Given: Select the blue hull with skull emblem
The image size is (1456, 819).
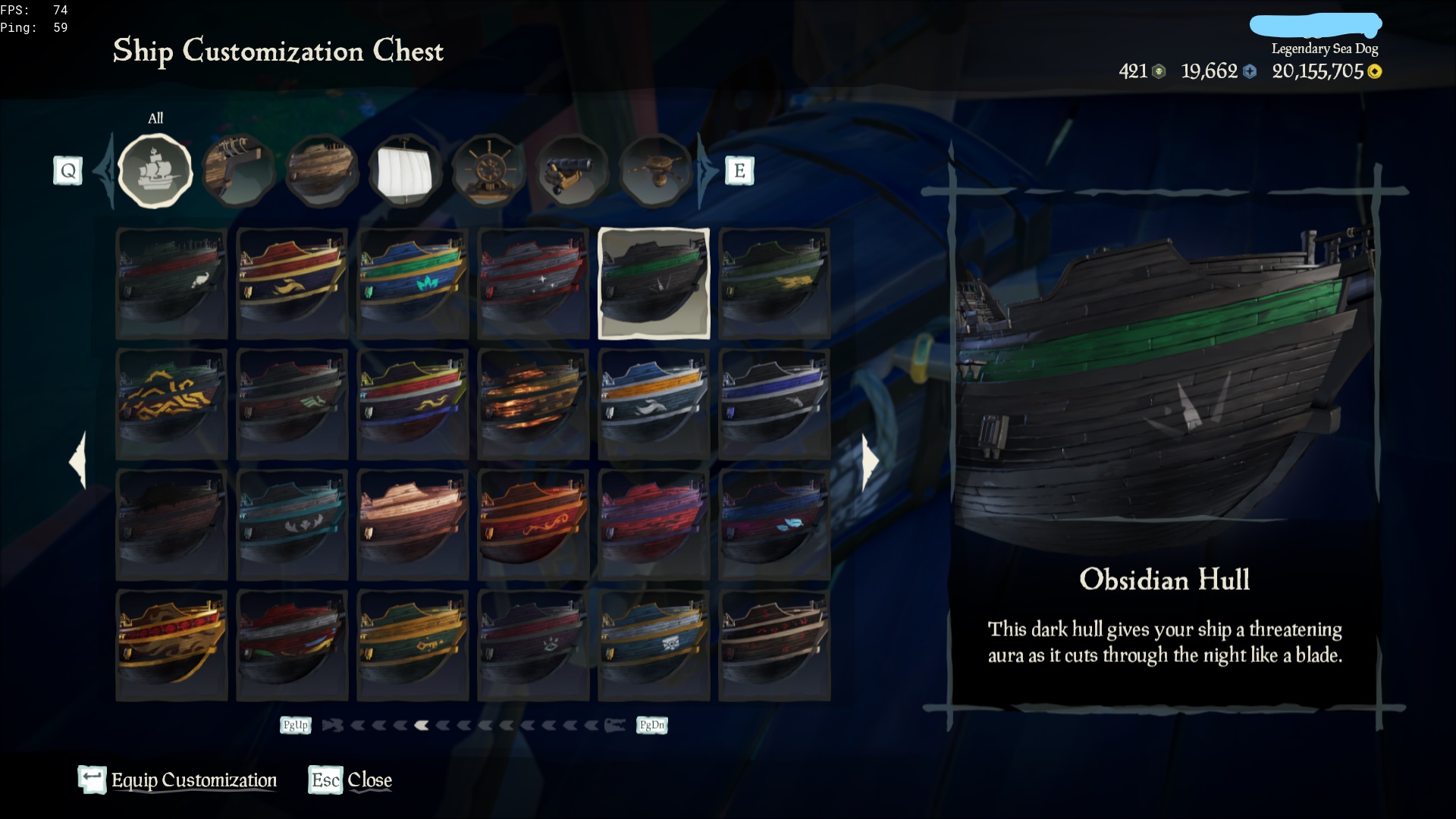Looking at the screenshot, I should [x=654, y=645].
